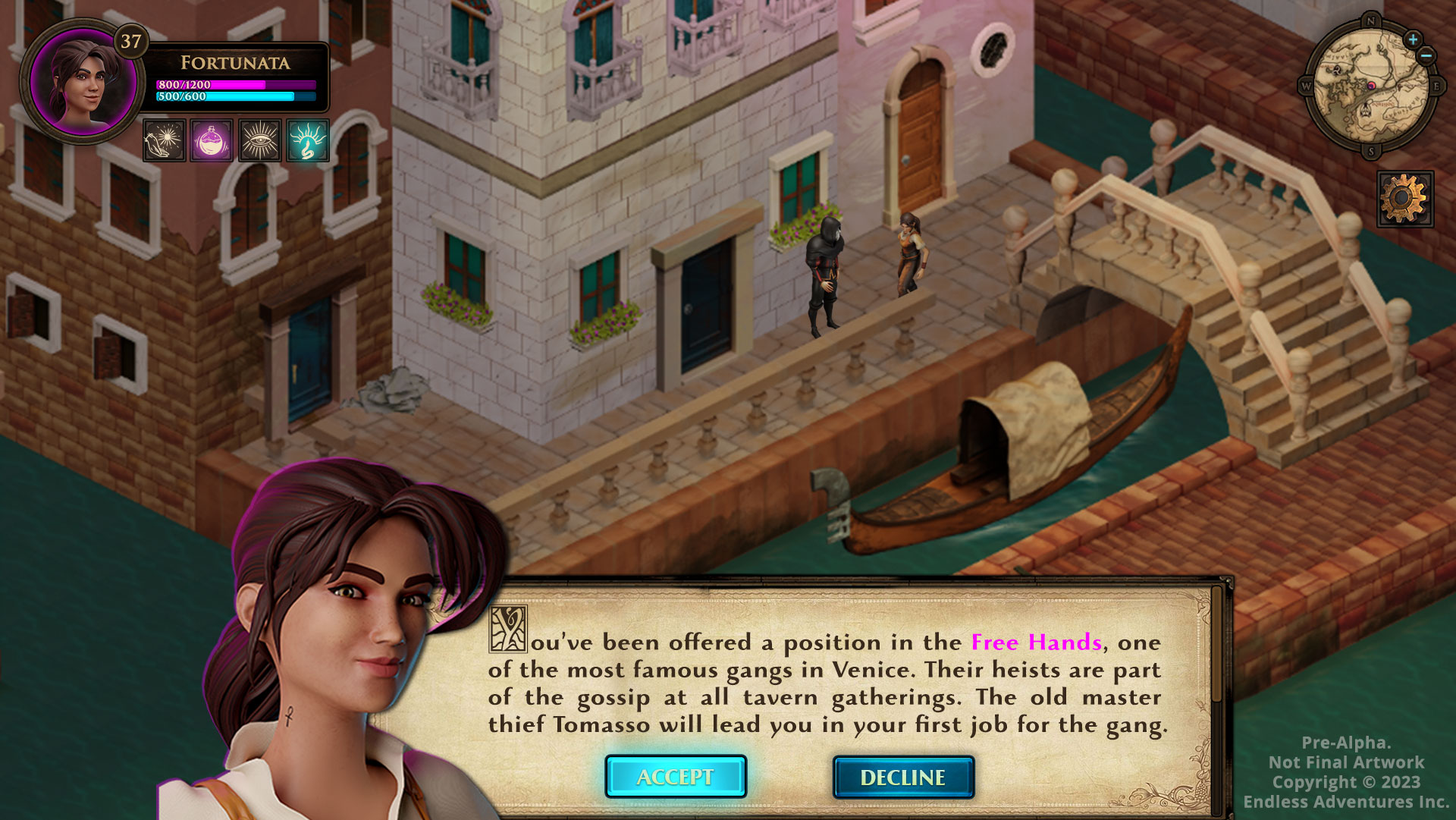Click the Free Hands highlighted link

[1036, 642]
